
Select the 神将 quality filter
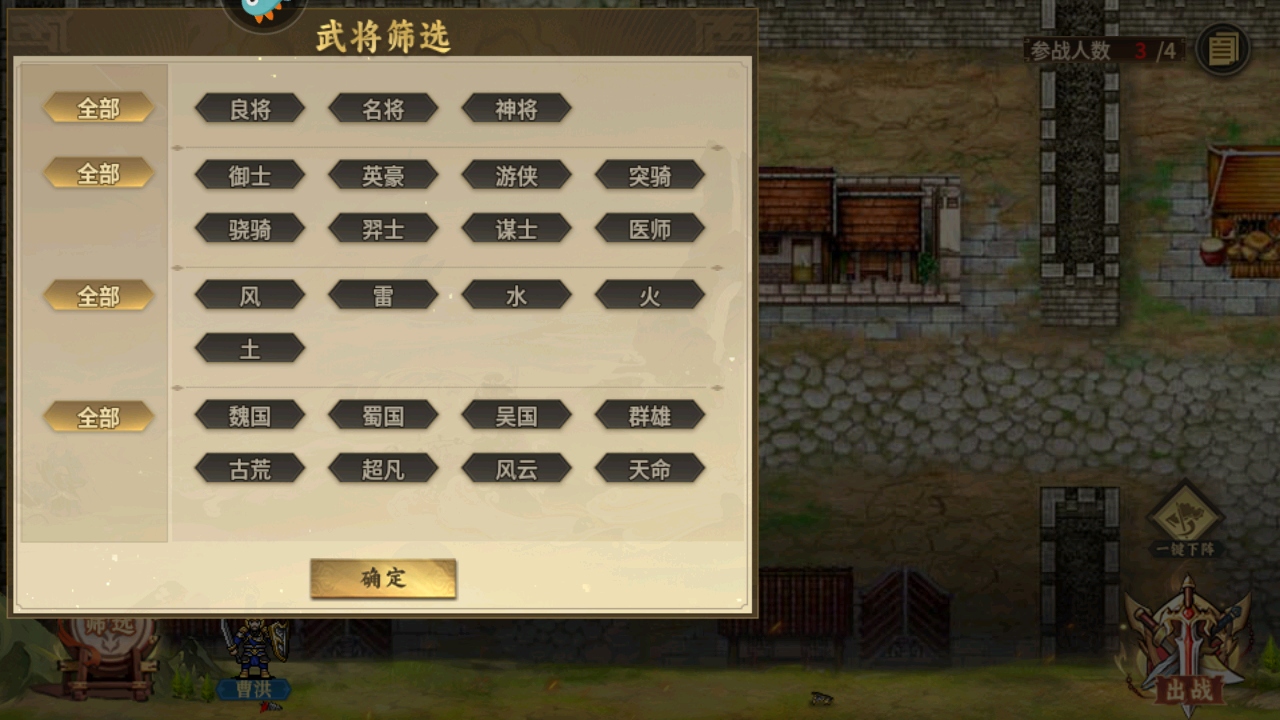[516, 108]
